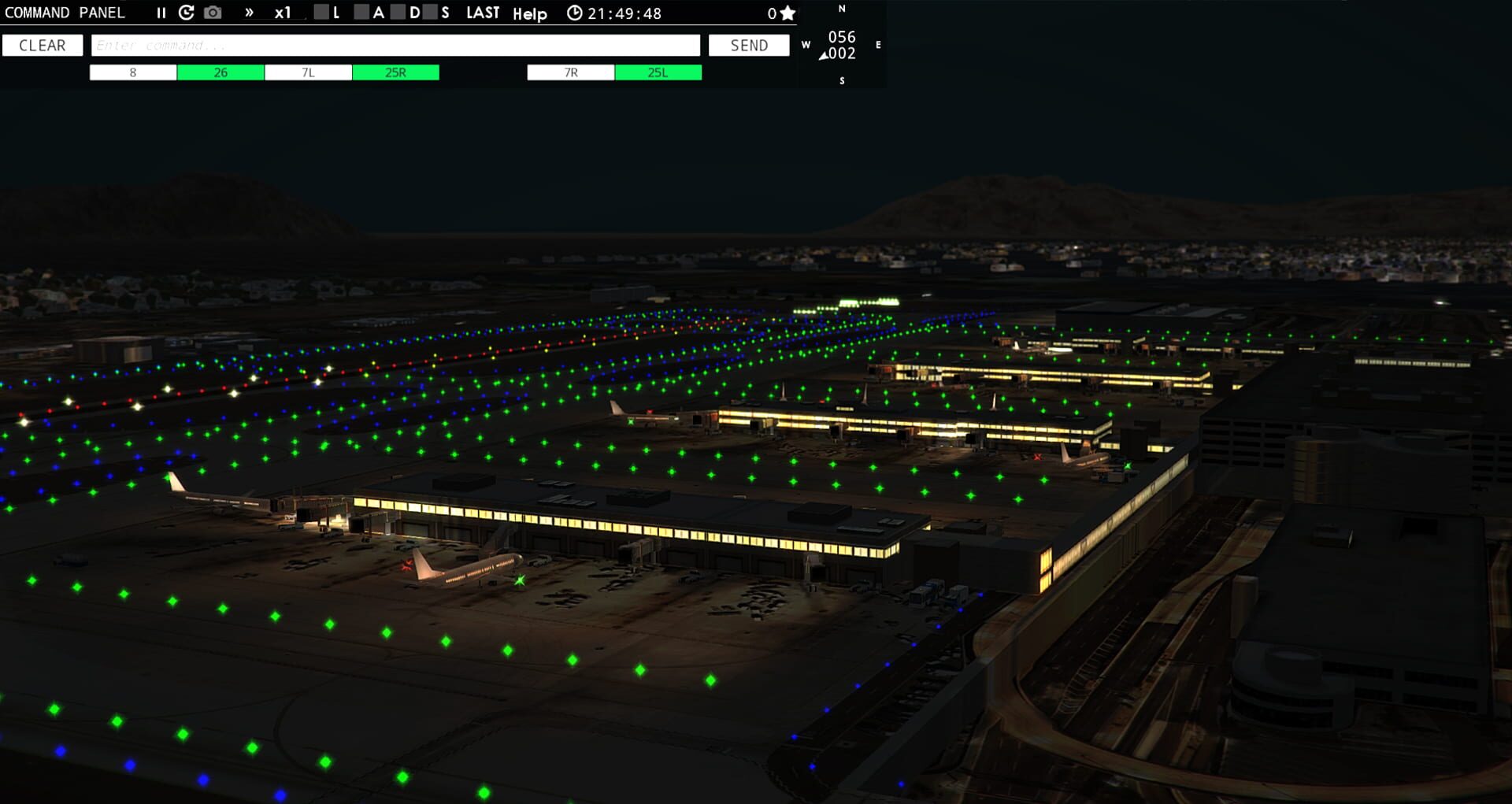The height and width of the screenshot is (804, 1512).
Task: Deactivate active runway 25L
Action: 658,72
